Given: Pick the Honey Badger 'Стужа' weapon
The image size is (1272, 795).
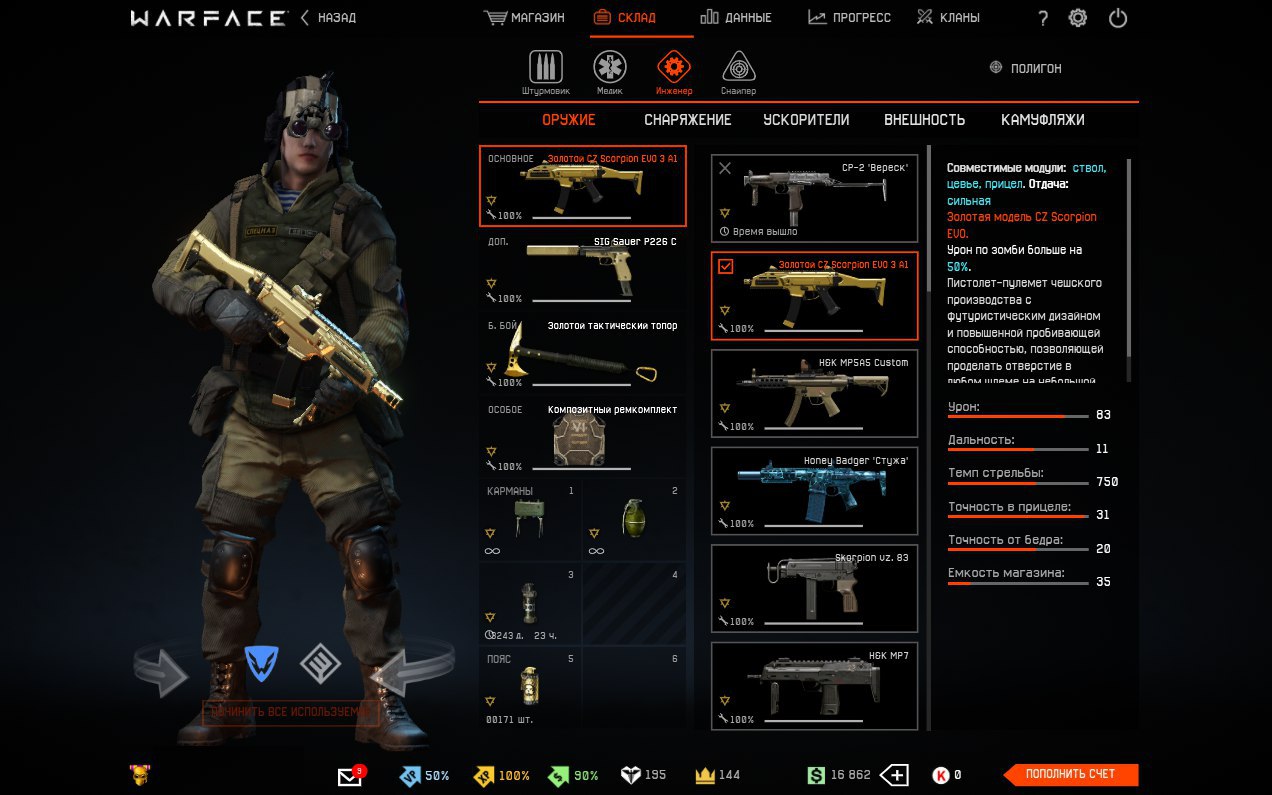Looking at the screenshot, I should 814,491.
